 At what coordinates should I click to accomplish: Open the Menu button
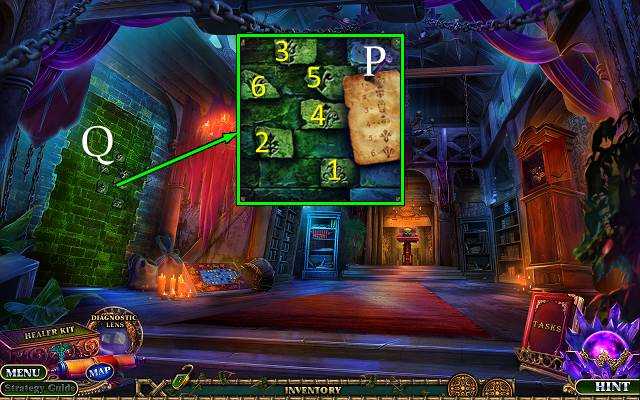tap(24, 373)
